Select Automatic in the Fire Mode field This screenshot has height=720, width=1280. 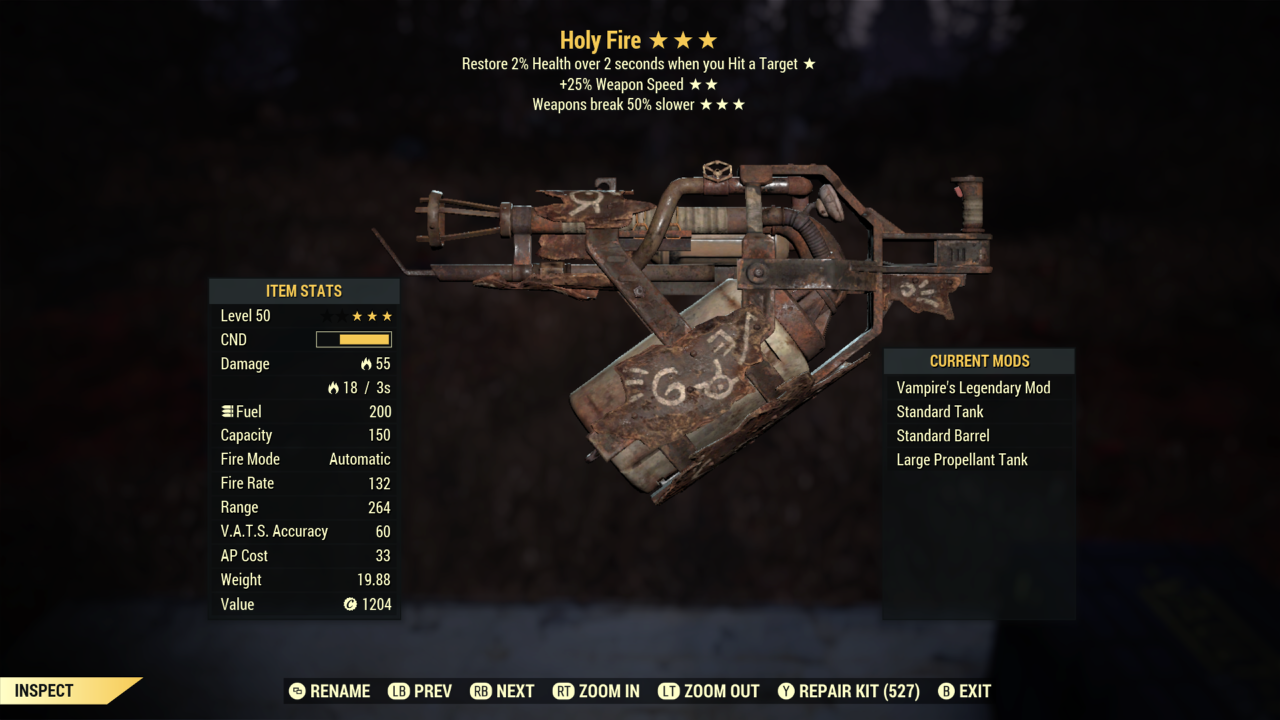coord(359,458)
